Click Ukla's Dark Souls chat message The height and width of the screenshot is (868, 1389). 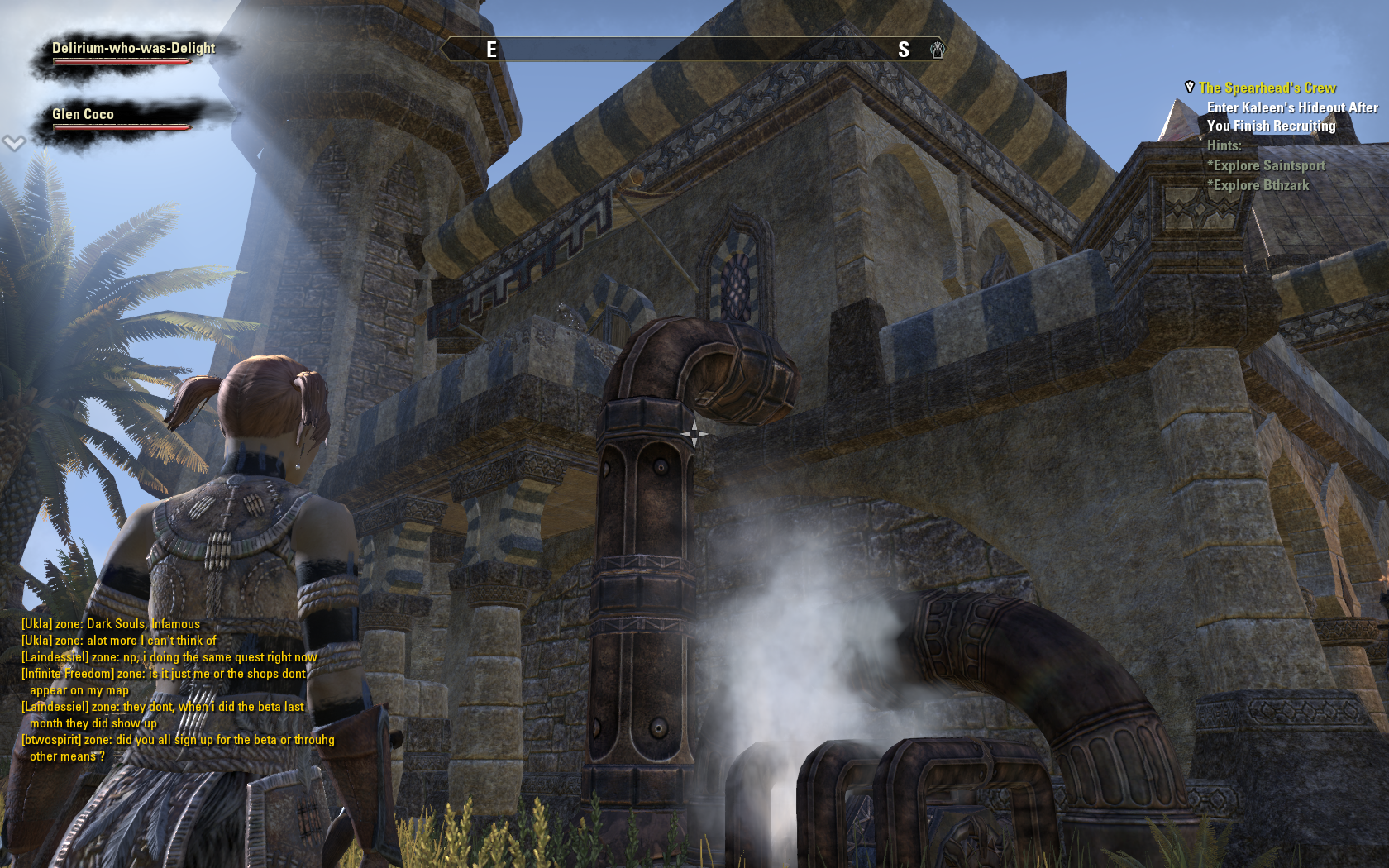coord(111,624)
